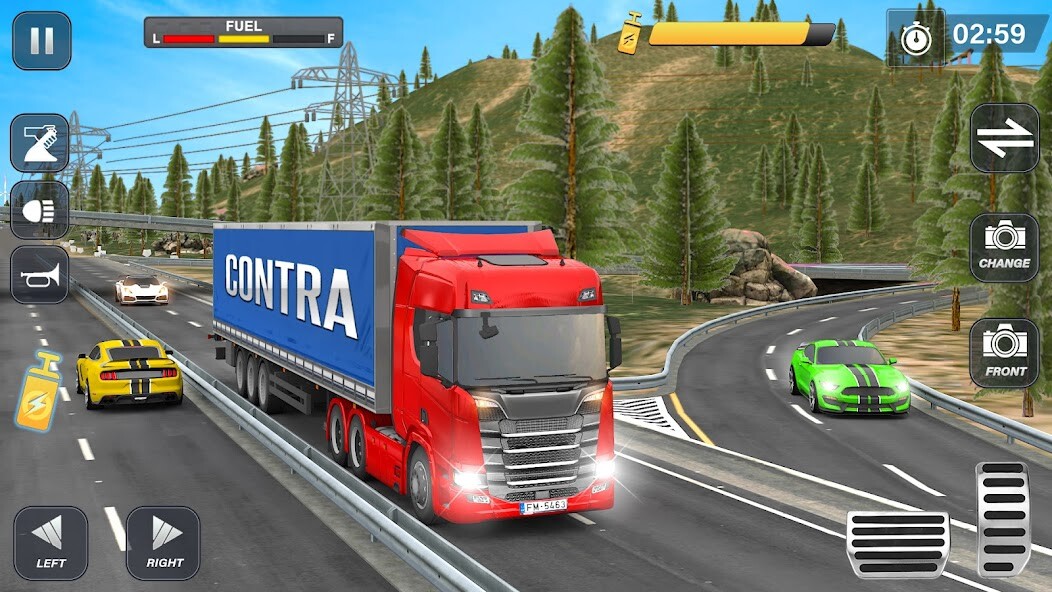Screen dimensions: 1052x592
Task: Sound the truck horn
Action: click(x=40, y=274)
